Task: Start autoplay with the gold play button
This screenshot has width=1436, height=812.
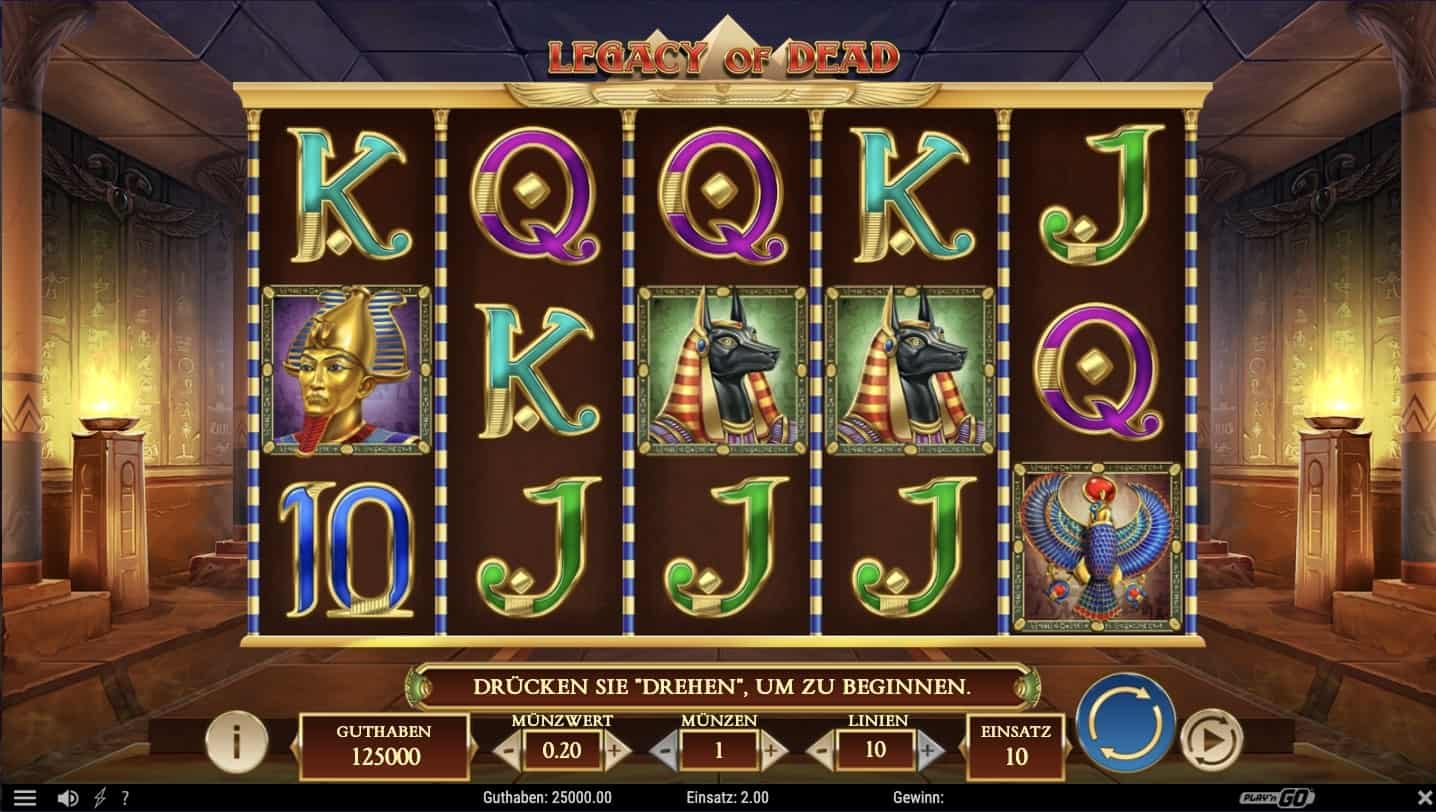Action: tap(1210, 740)
